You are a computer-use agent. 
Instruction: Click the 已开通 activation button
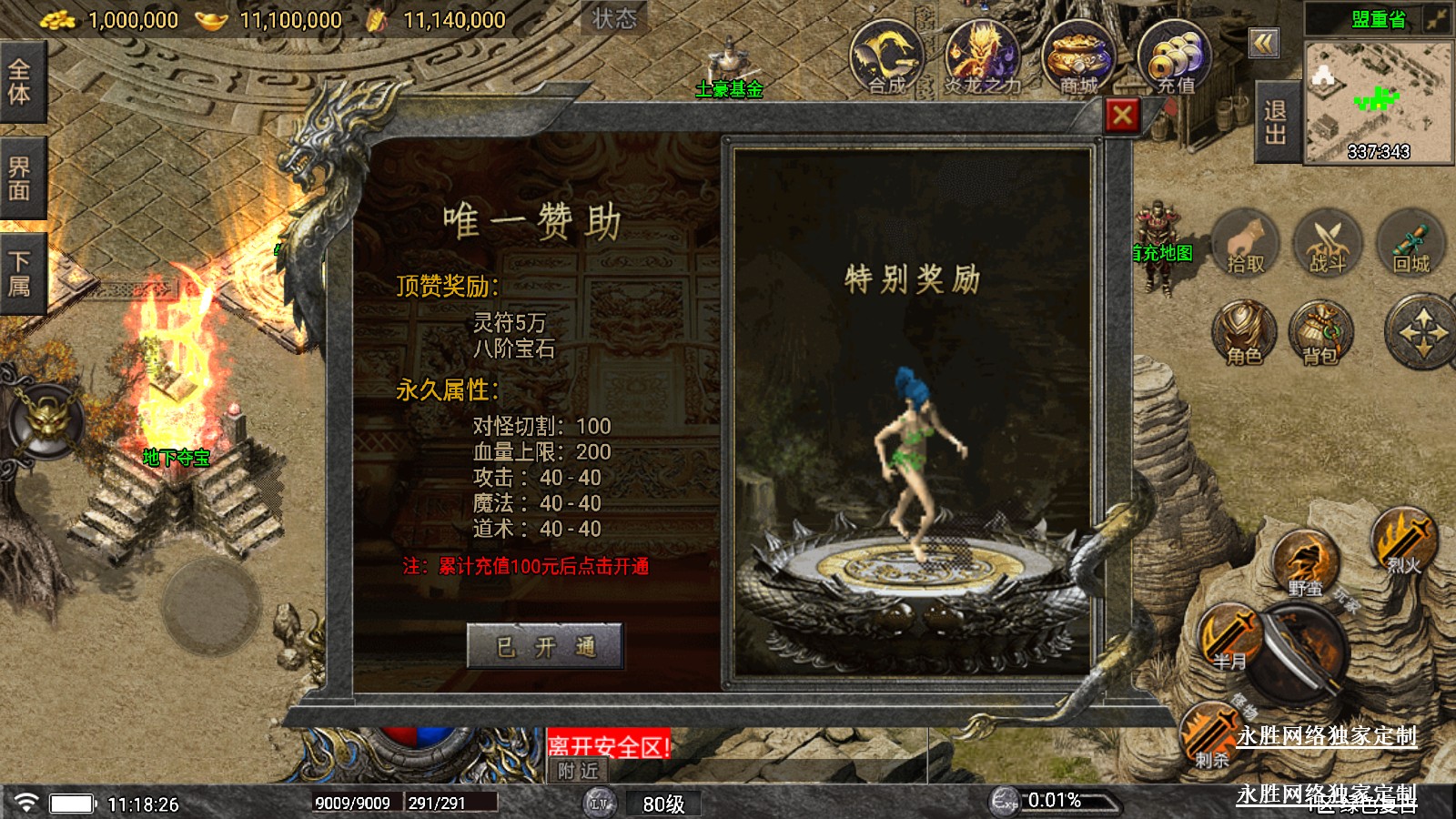tap(545, 647)
